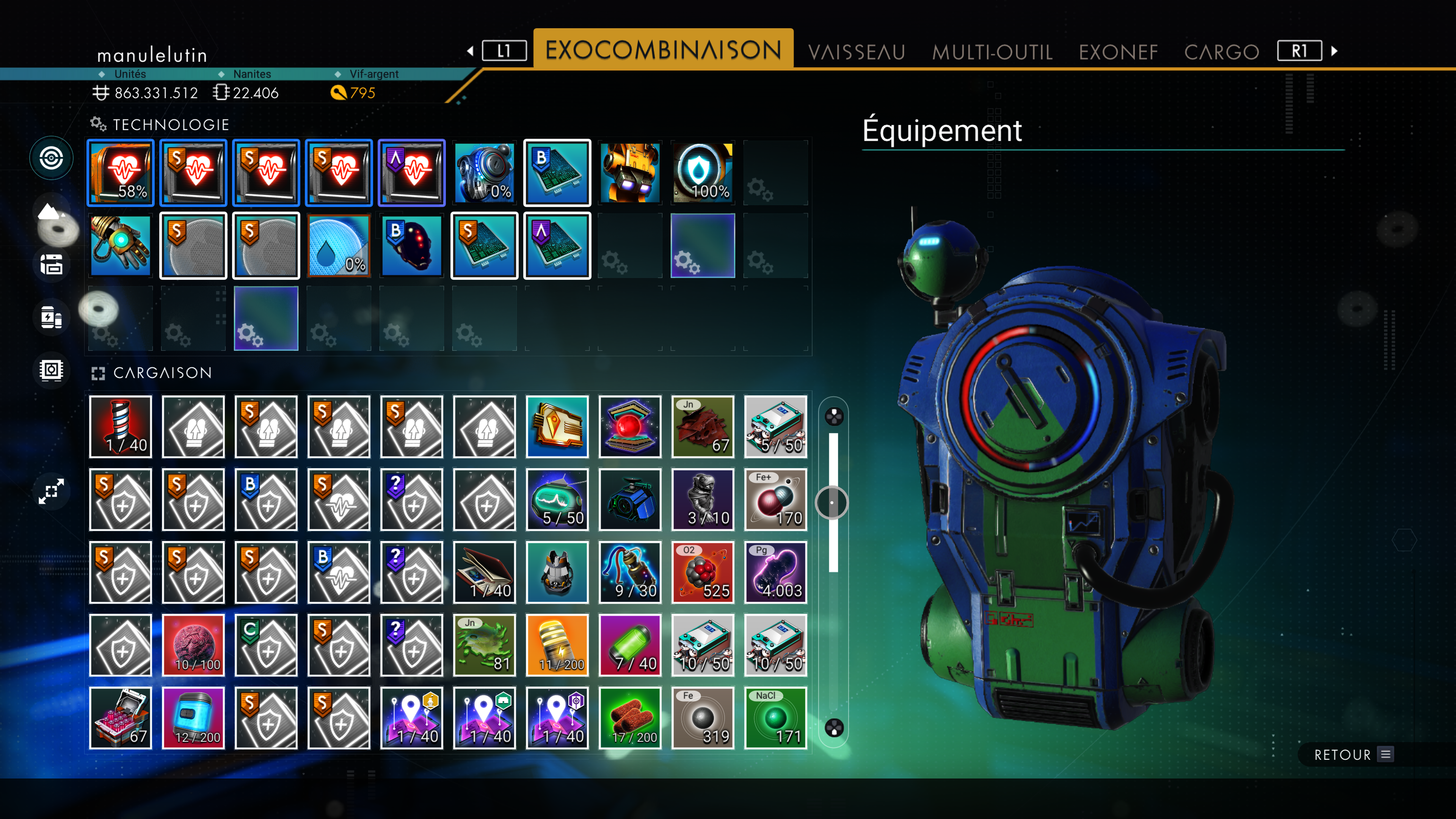Screen dimensions: 1456x819
Task: Select the red brain-like orb 10/100
Action: (193, 645)
